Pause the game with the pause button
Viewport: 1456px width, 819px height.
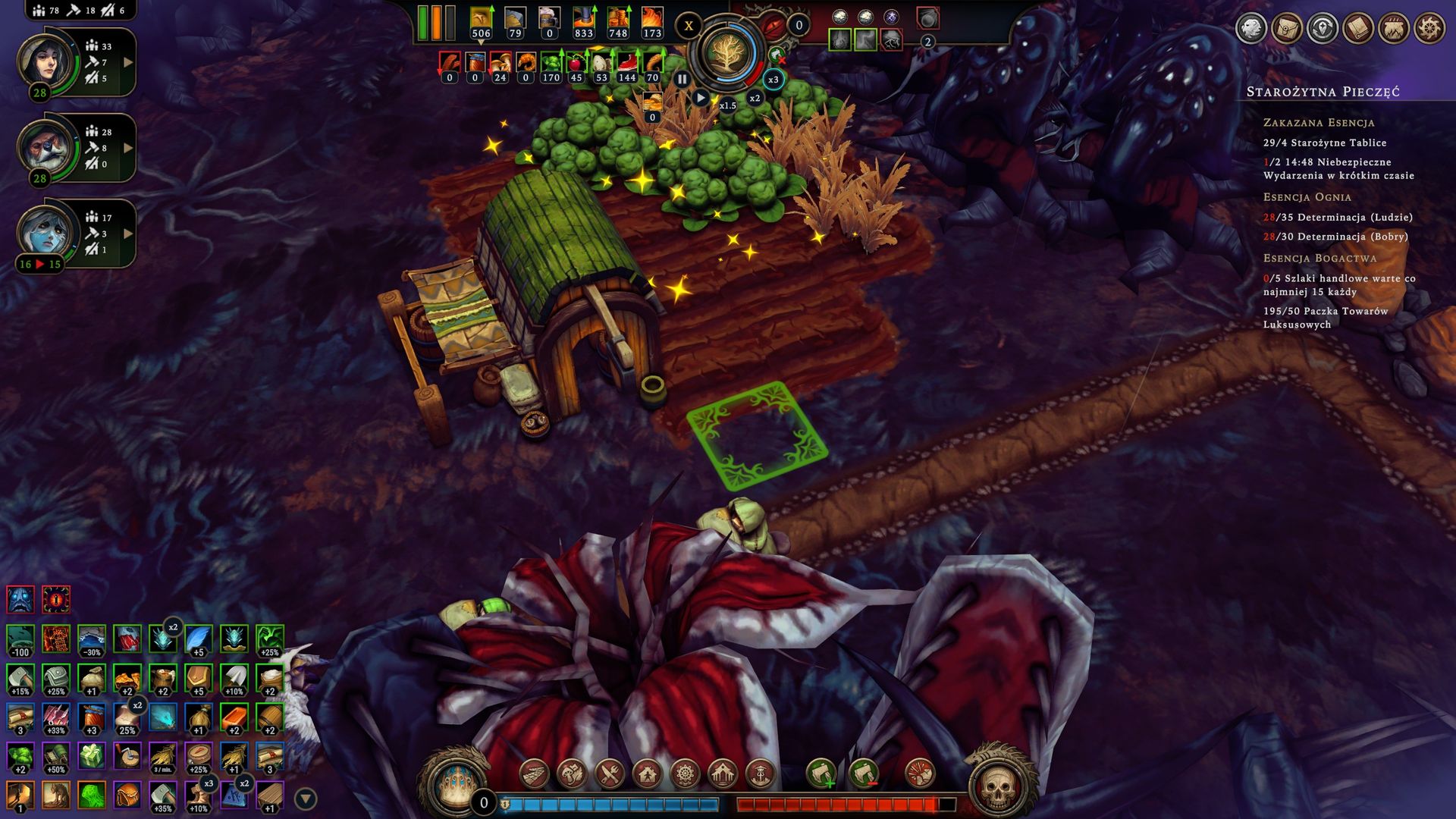point(682,79)
